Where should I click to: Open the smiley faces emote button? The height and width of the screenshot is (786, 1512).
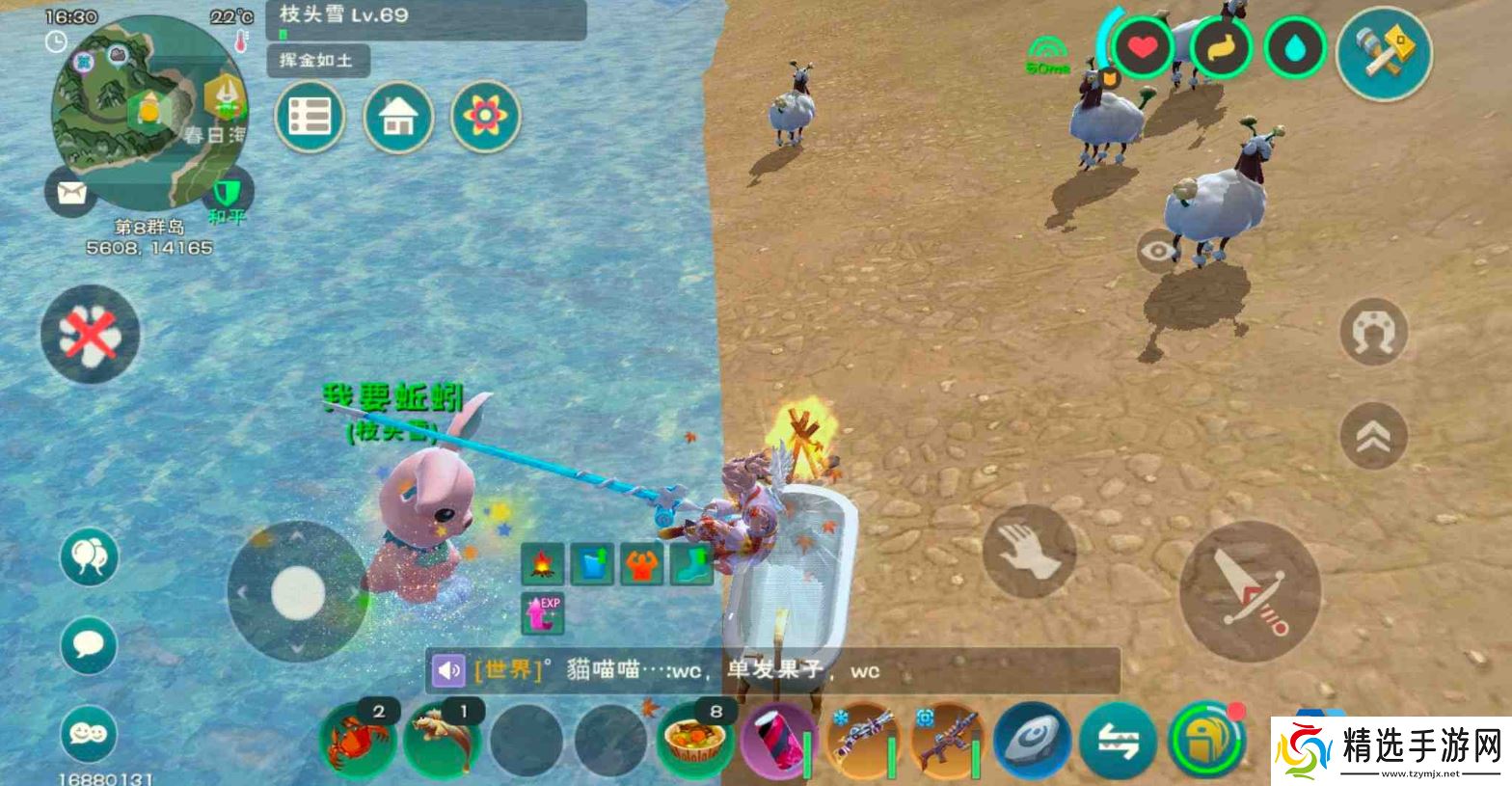(89, 733)
